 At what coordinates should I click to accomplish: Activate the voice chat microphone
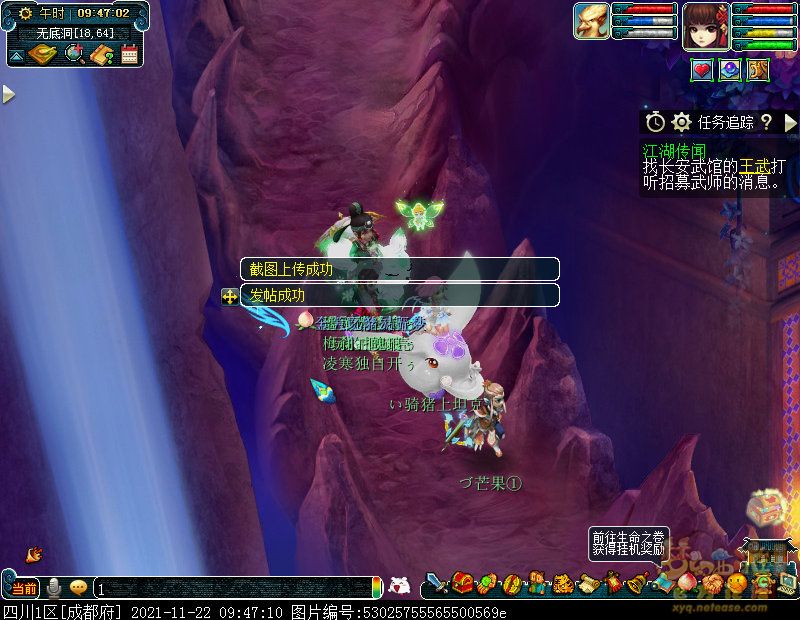tap(53, 587)
